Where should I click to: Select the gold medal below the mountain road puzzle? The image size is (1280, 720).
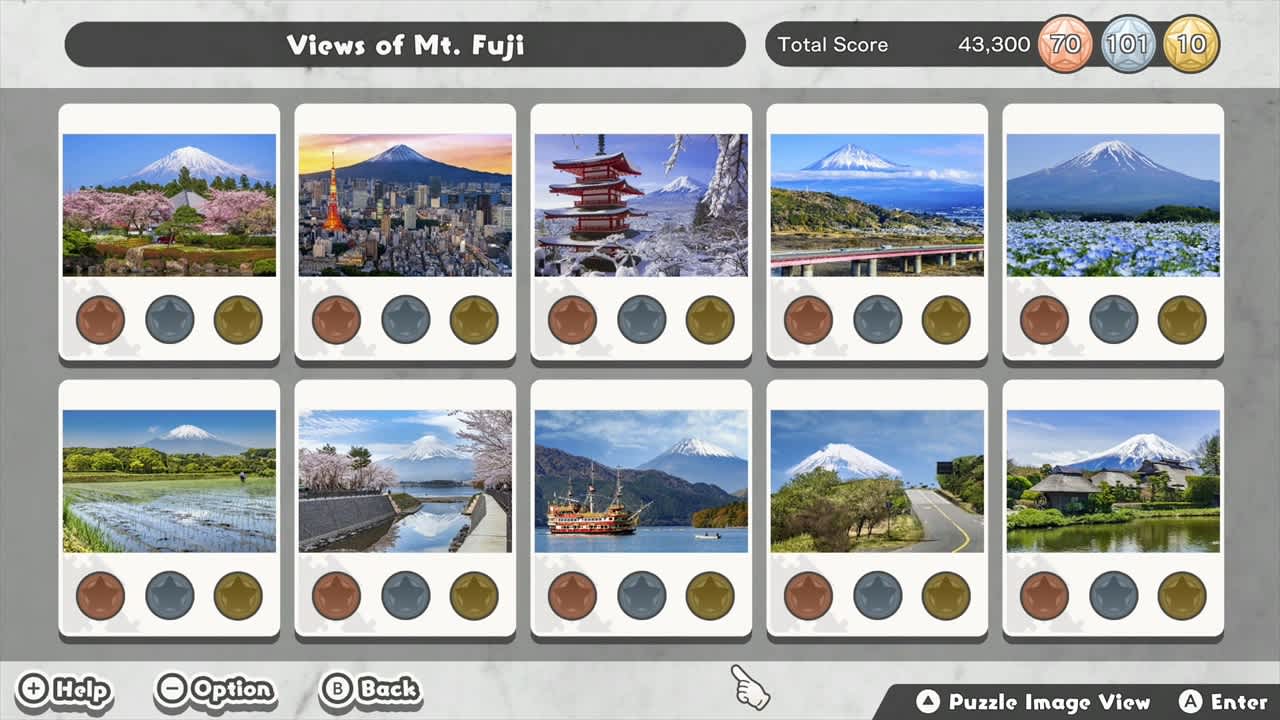[944, 596]
